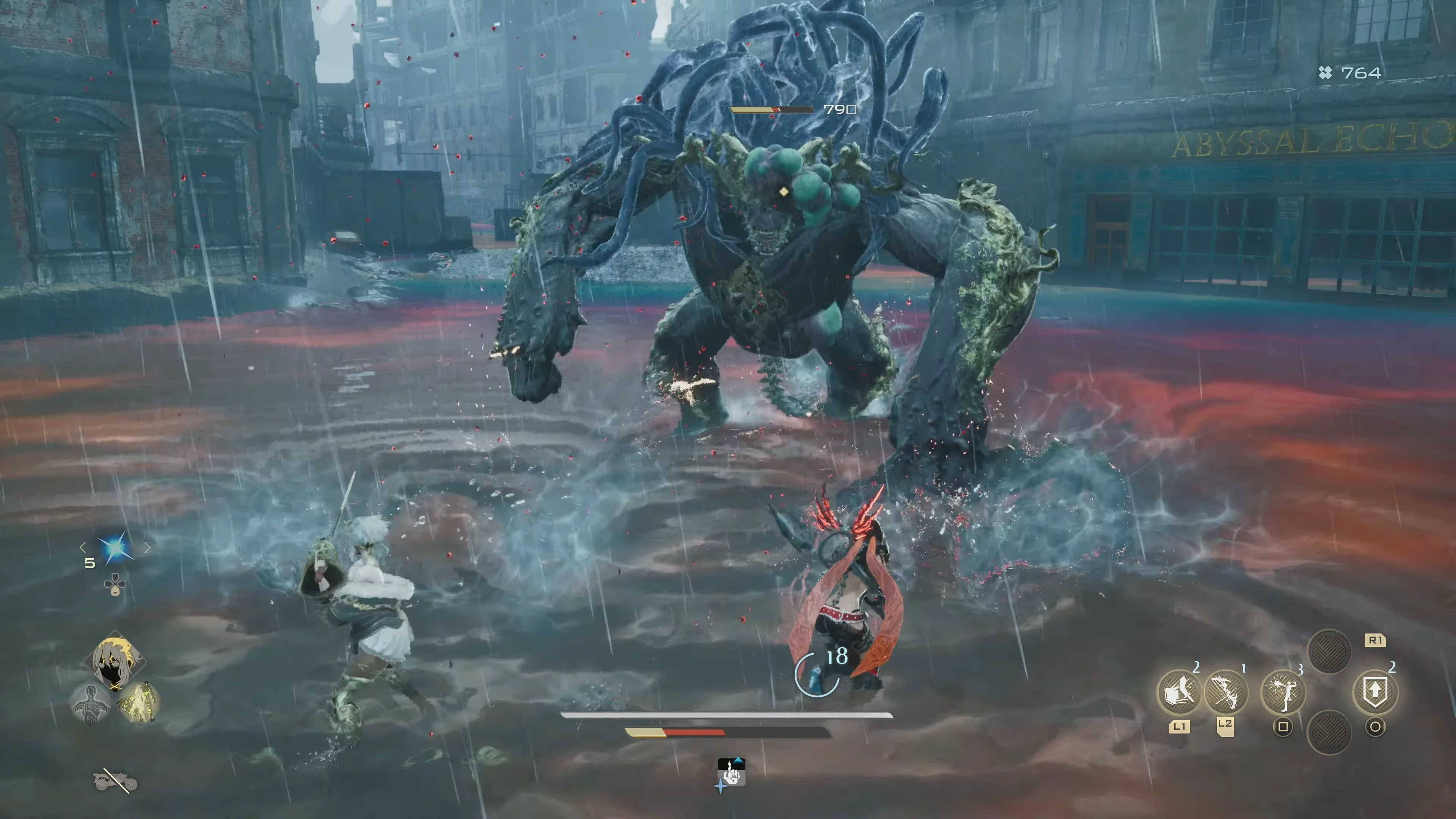Use the bow shot skill

1225,691
